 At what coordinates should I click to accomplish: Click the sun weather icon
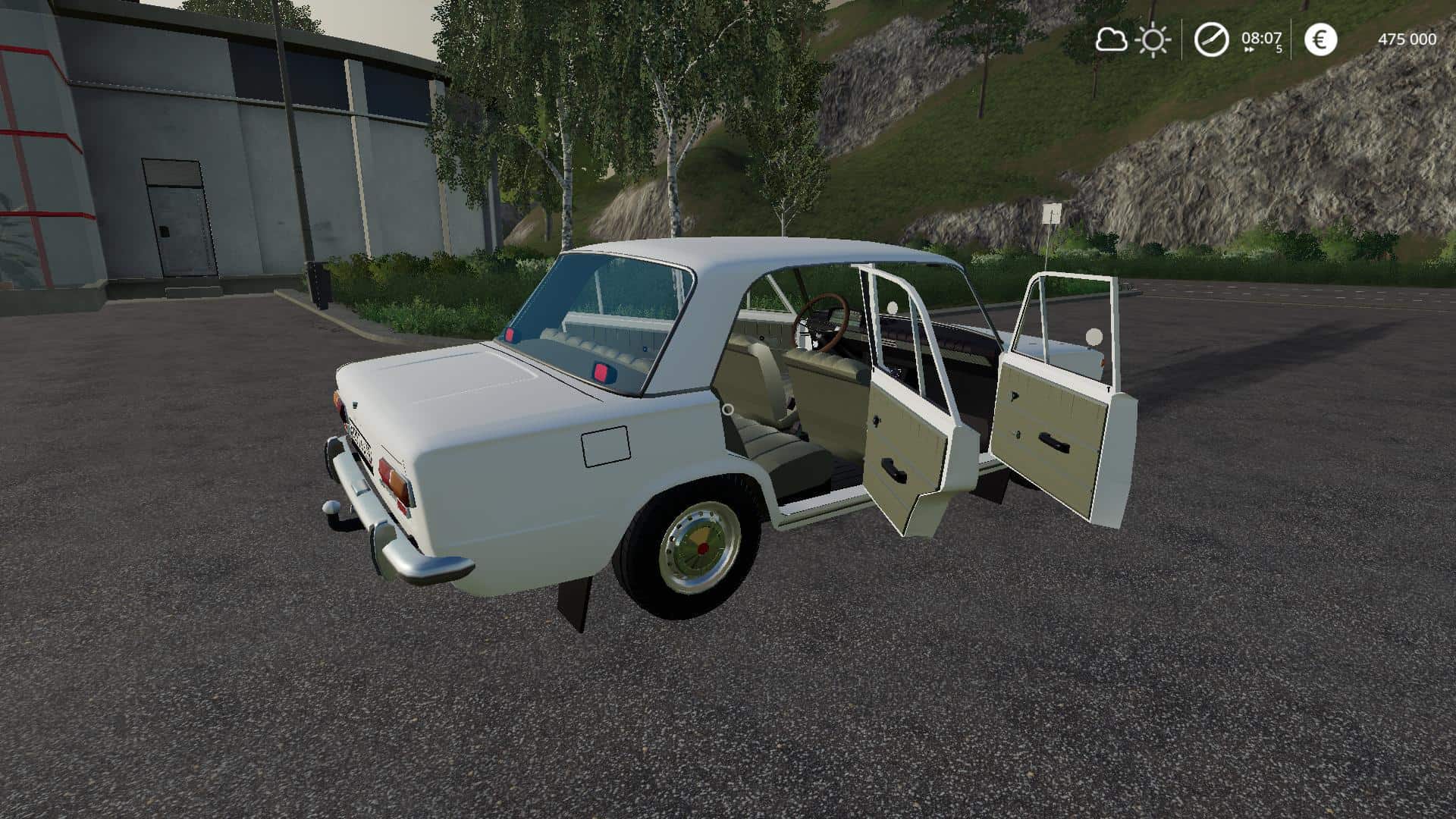[1153, 39]
